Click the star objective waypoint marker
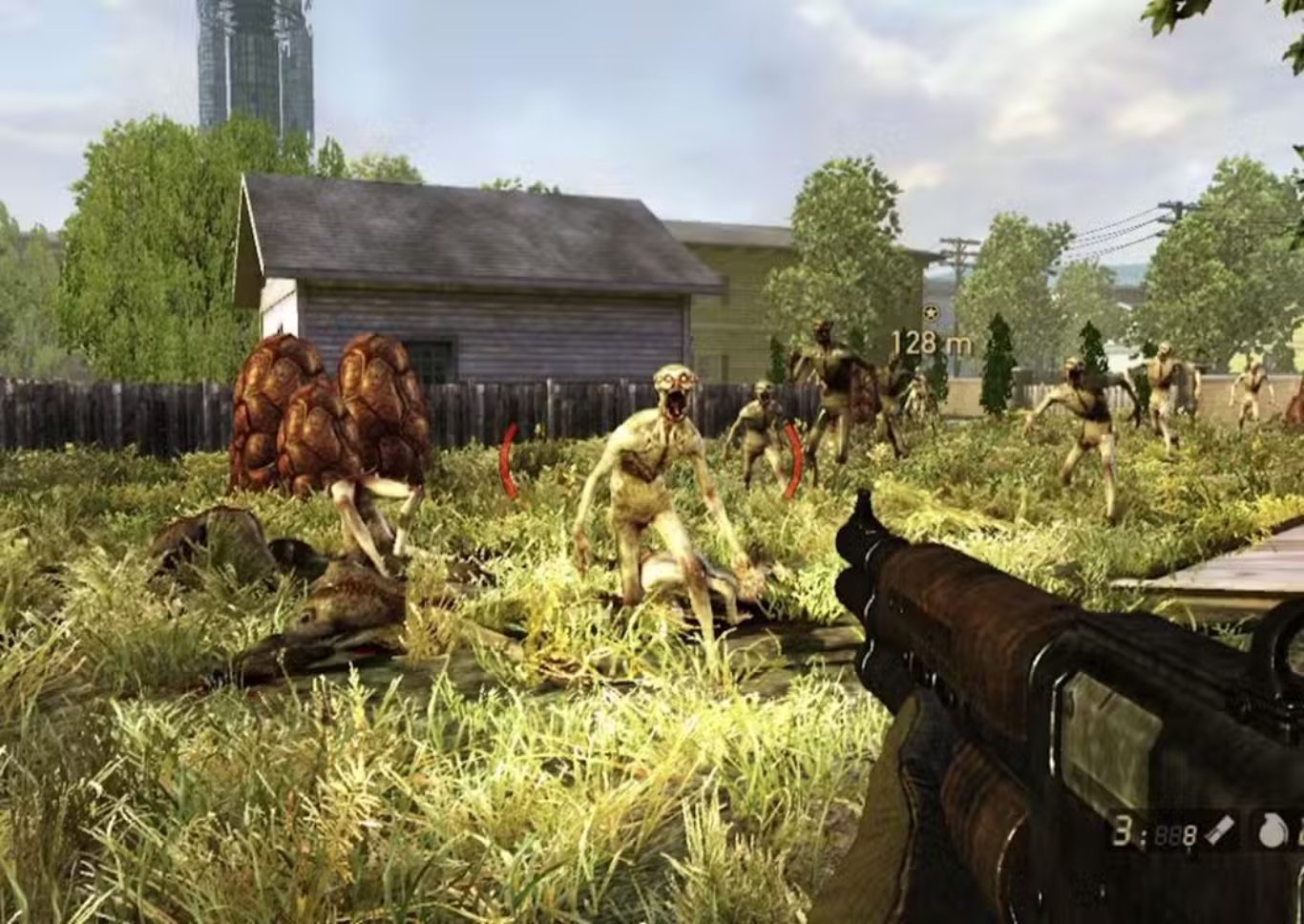The width and height of the screenshot is (1304, 924). point(931,313)
